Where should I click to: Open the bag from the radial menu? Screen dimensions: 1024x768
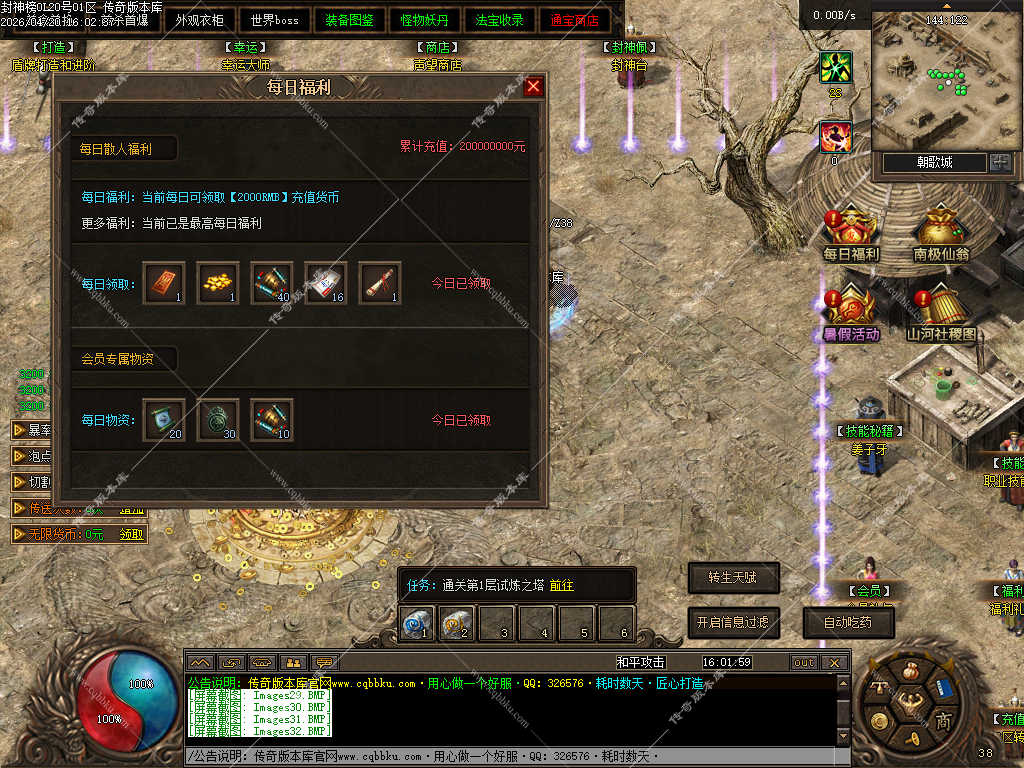910,671
